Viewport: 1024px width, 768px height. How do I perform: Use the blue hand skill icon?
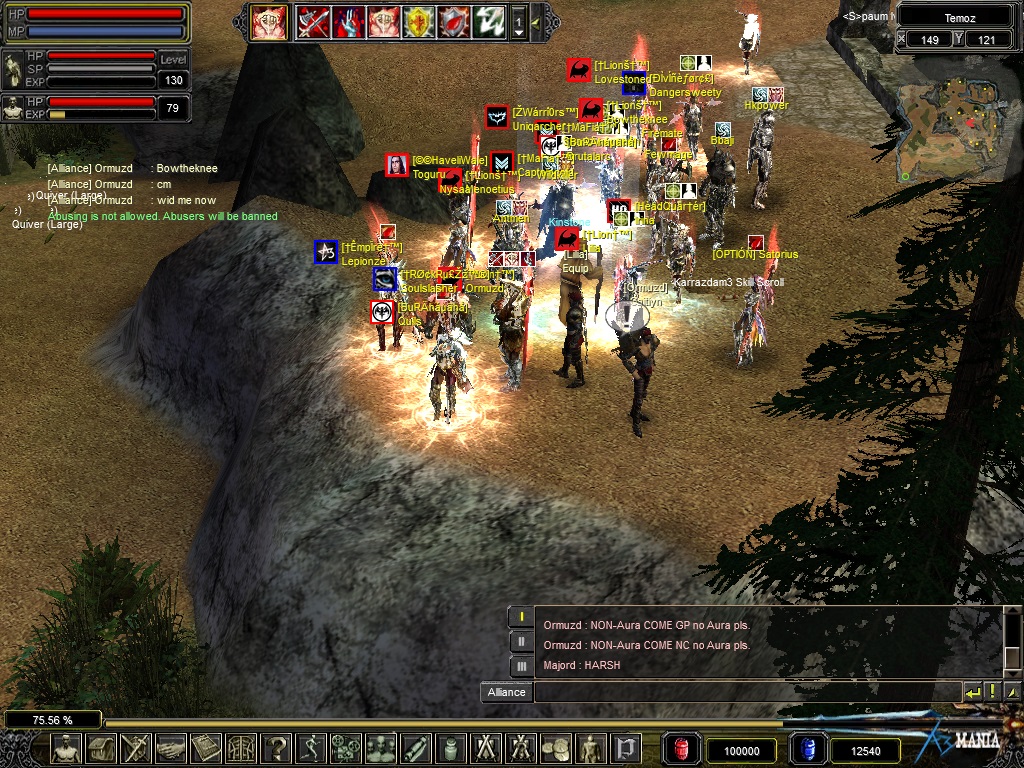(x=348, y=21)
